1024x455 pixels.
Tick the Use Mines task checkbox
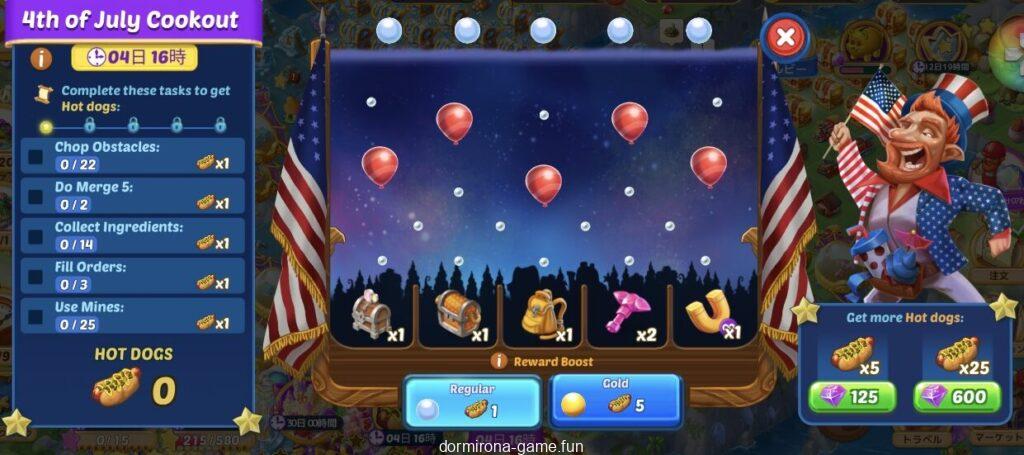pyautogui.click(x=36, y=316)
